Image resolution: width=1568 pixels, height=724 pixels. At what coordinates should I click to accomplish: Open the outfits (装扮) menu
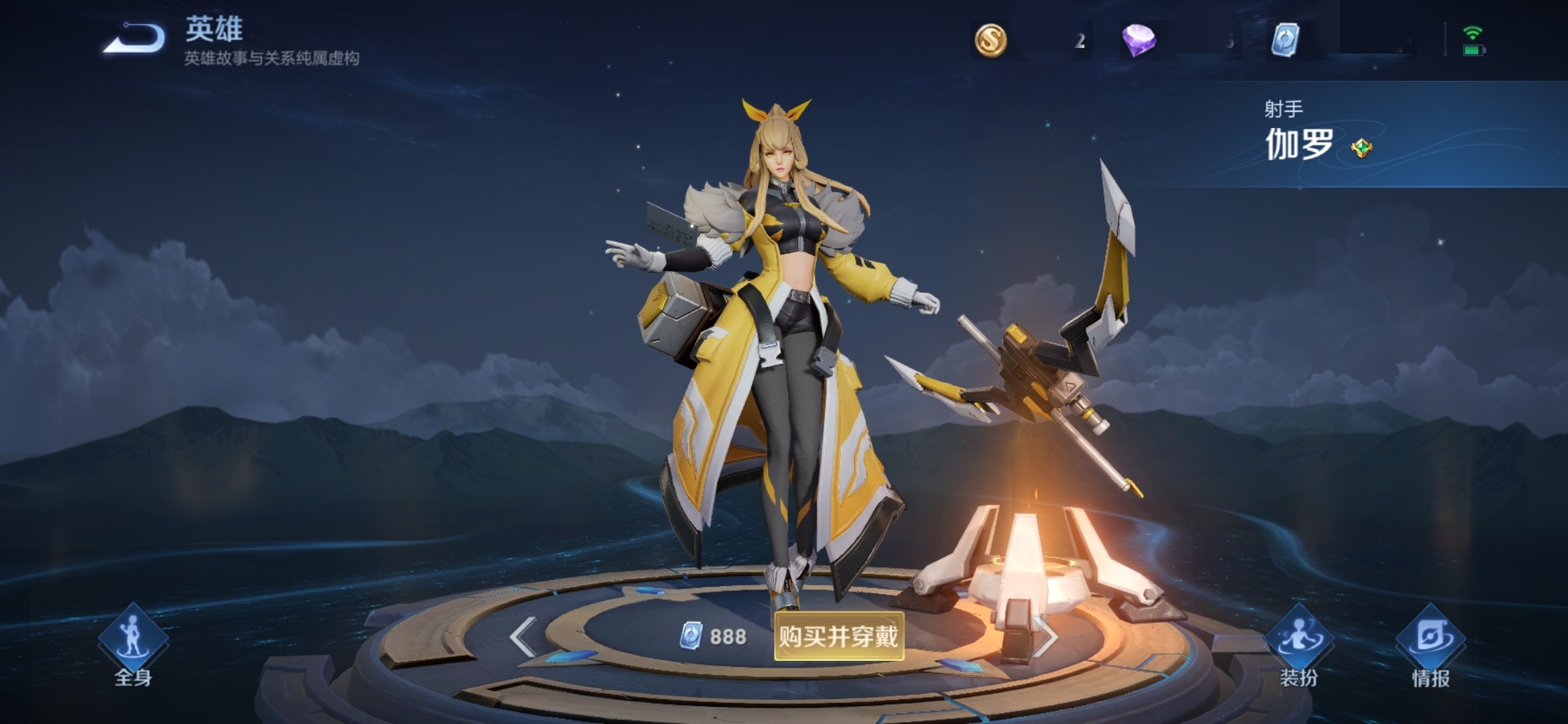pyautogui.click(x=1299, y=646)
